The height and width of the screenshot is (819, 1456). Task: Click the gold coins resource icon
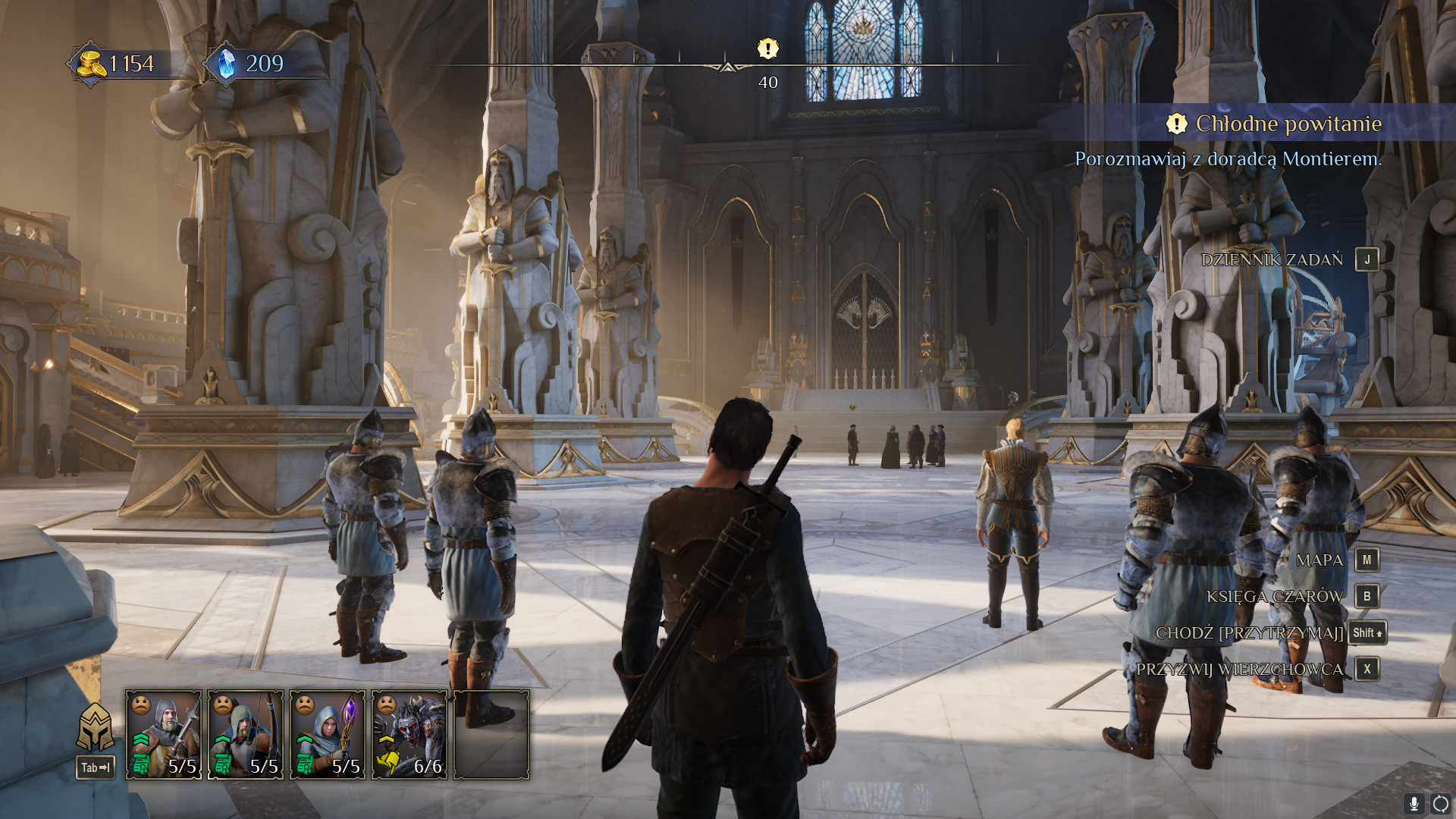coord(92,64)
